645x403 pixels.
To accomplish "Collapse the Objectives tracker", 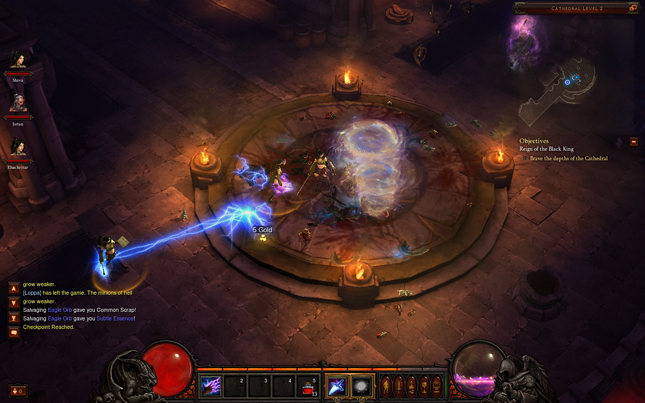I will point(633,142).
